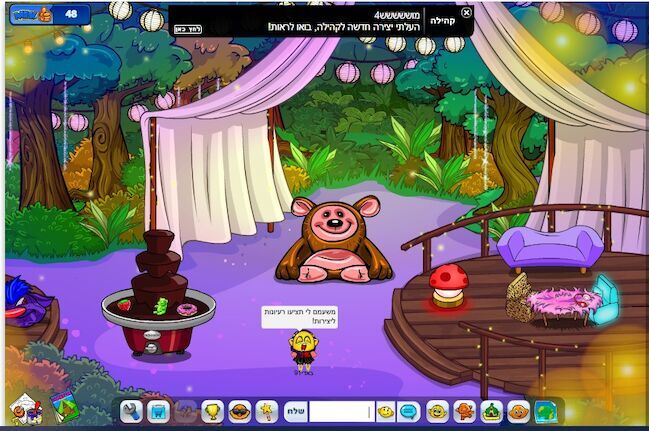Open the green landscape book icon
Viewport: 649px width, 431px height.
(x=64, y=406)
